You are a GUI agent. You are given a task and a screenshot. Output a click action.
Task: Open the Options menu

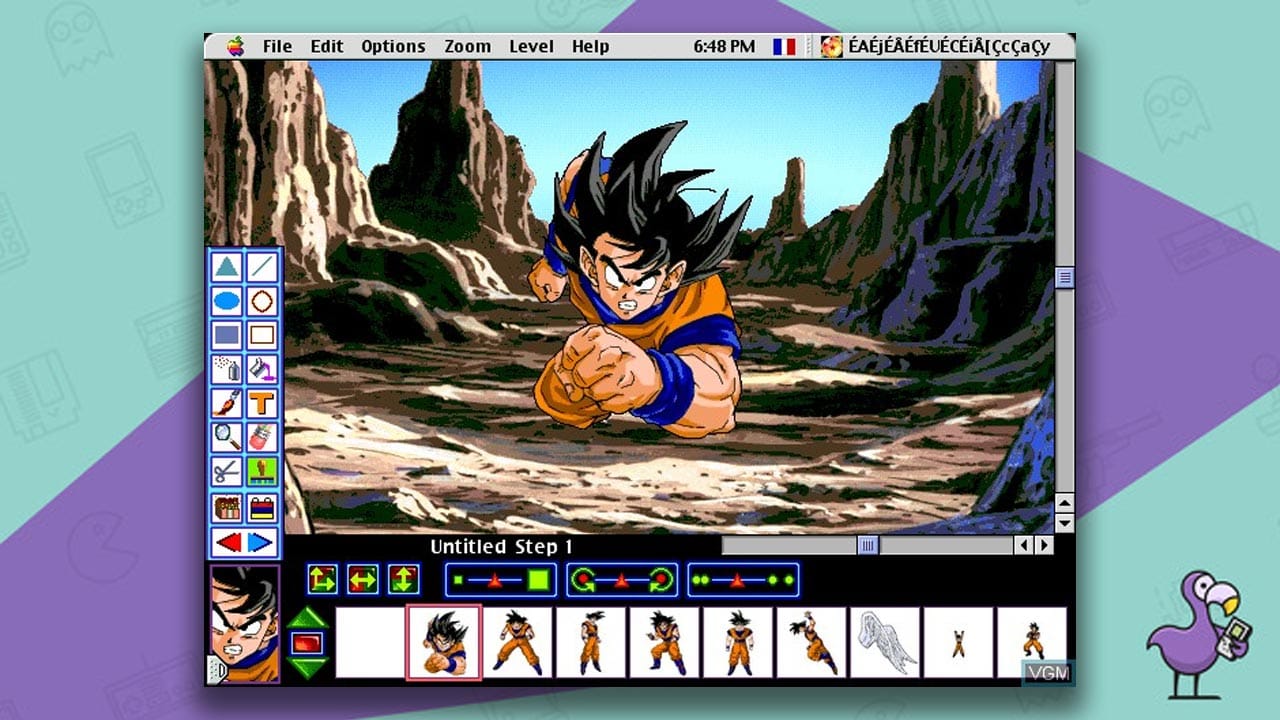point(392,46)
